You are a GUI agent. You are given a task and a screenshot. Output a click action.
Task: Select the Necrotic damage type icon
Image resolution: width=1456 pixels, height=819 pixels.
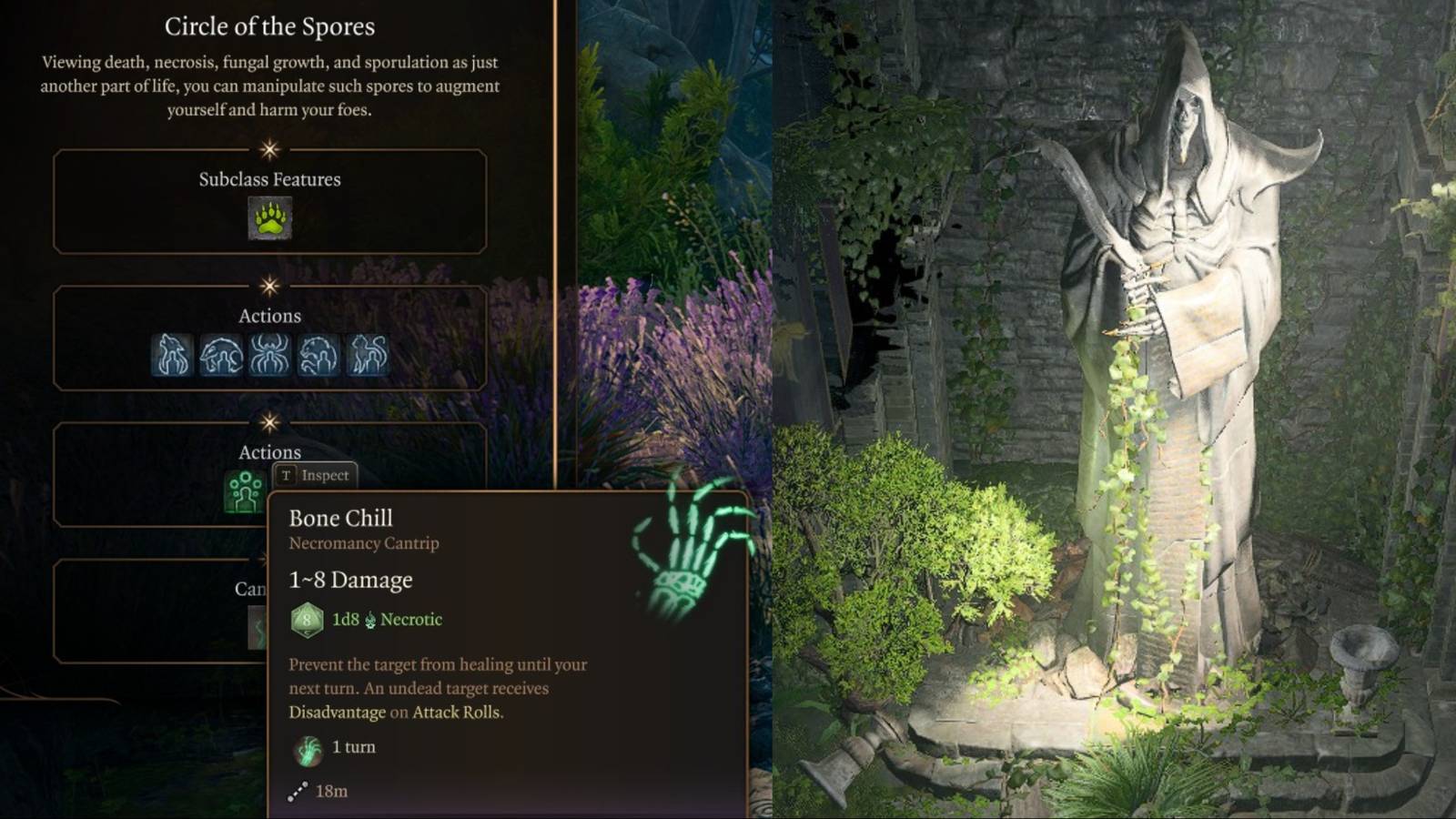coord(369,620)
